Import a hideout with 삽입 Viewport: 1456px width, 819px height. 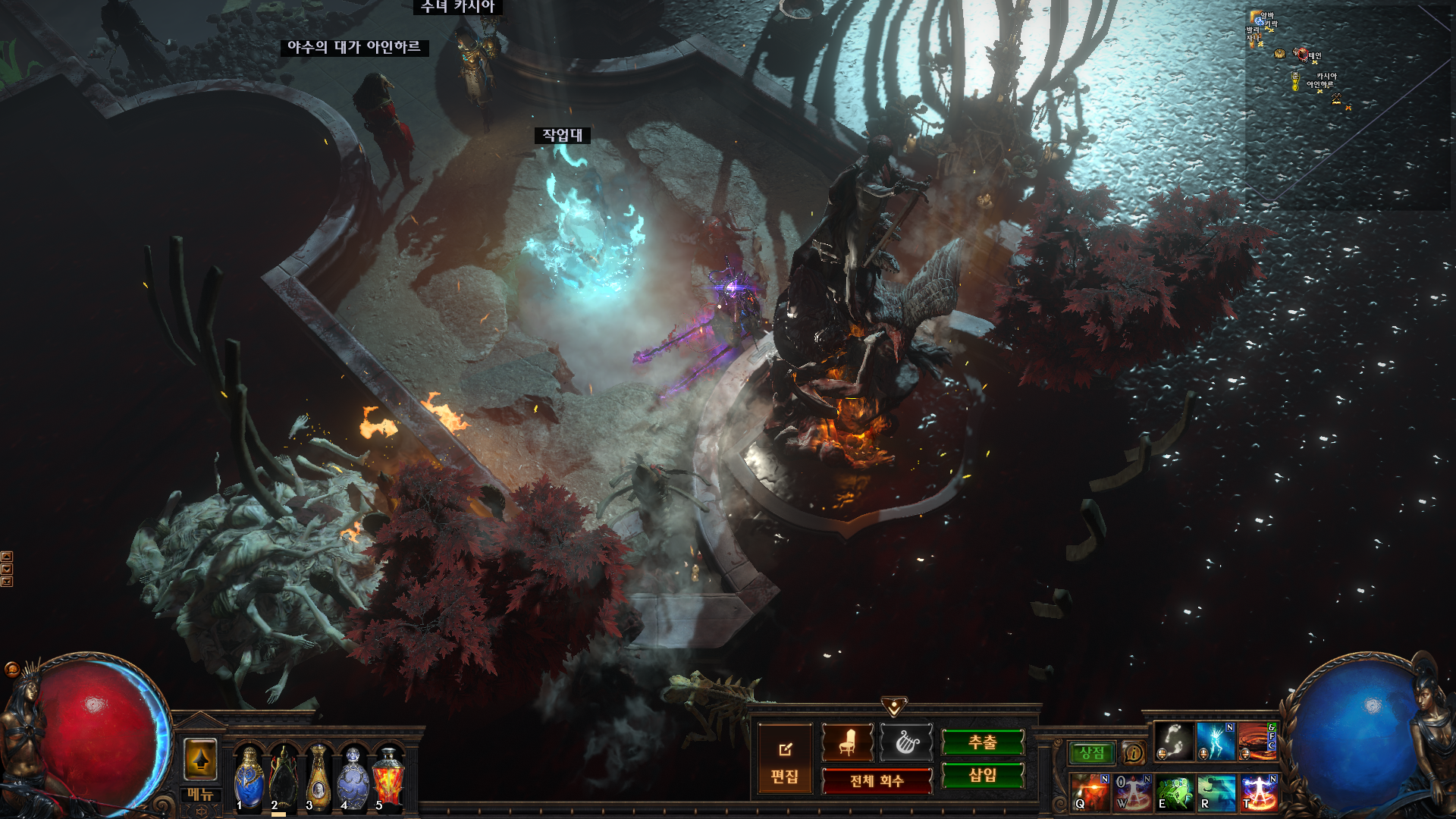click(982, 775)
